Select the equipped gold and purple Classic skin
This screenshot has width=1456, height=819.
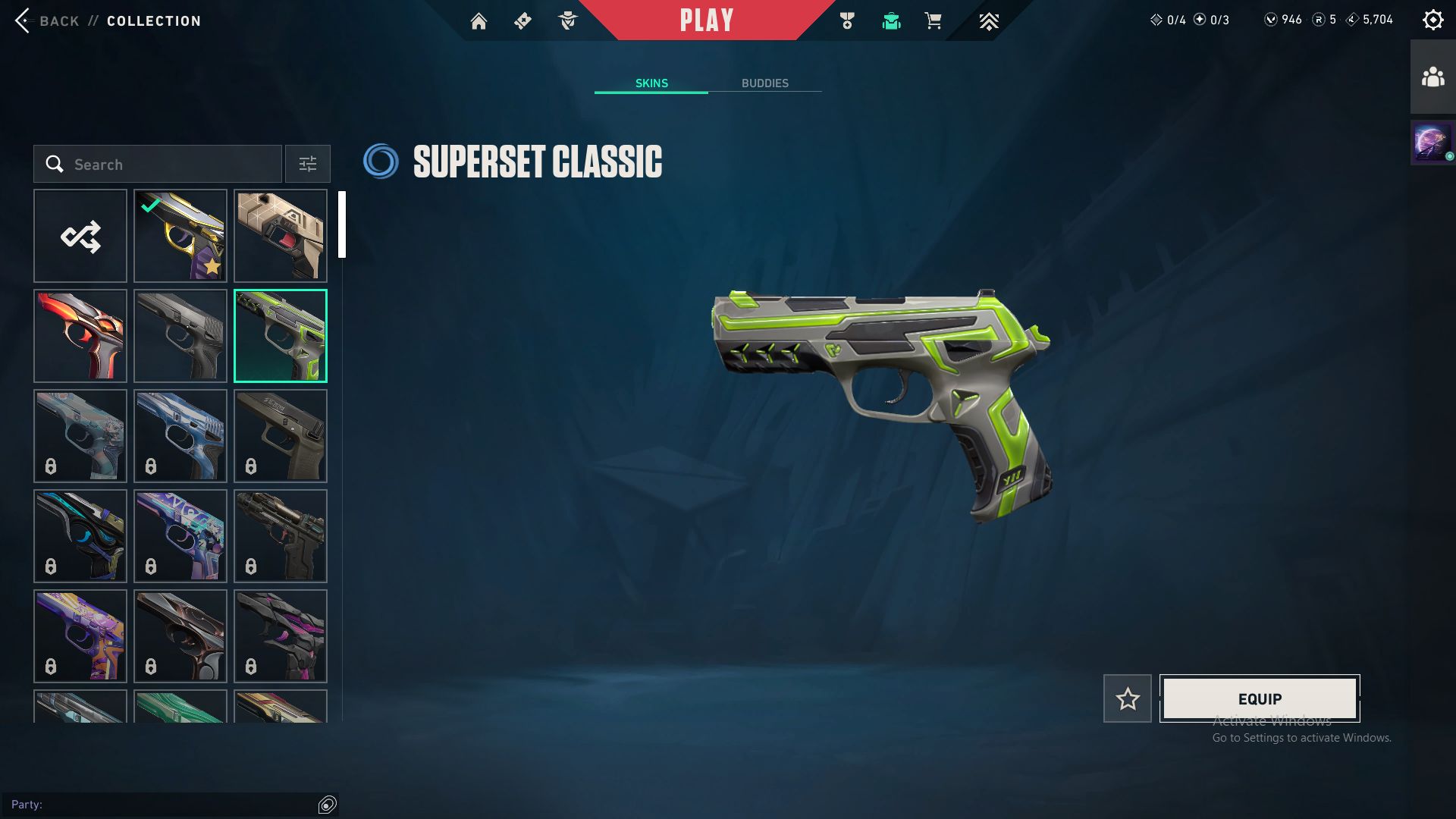click(x=180, y=236)
